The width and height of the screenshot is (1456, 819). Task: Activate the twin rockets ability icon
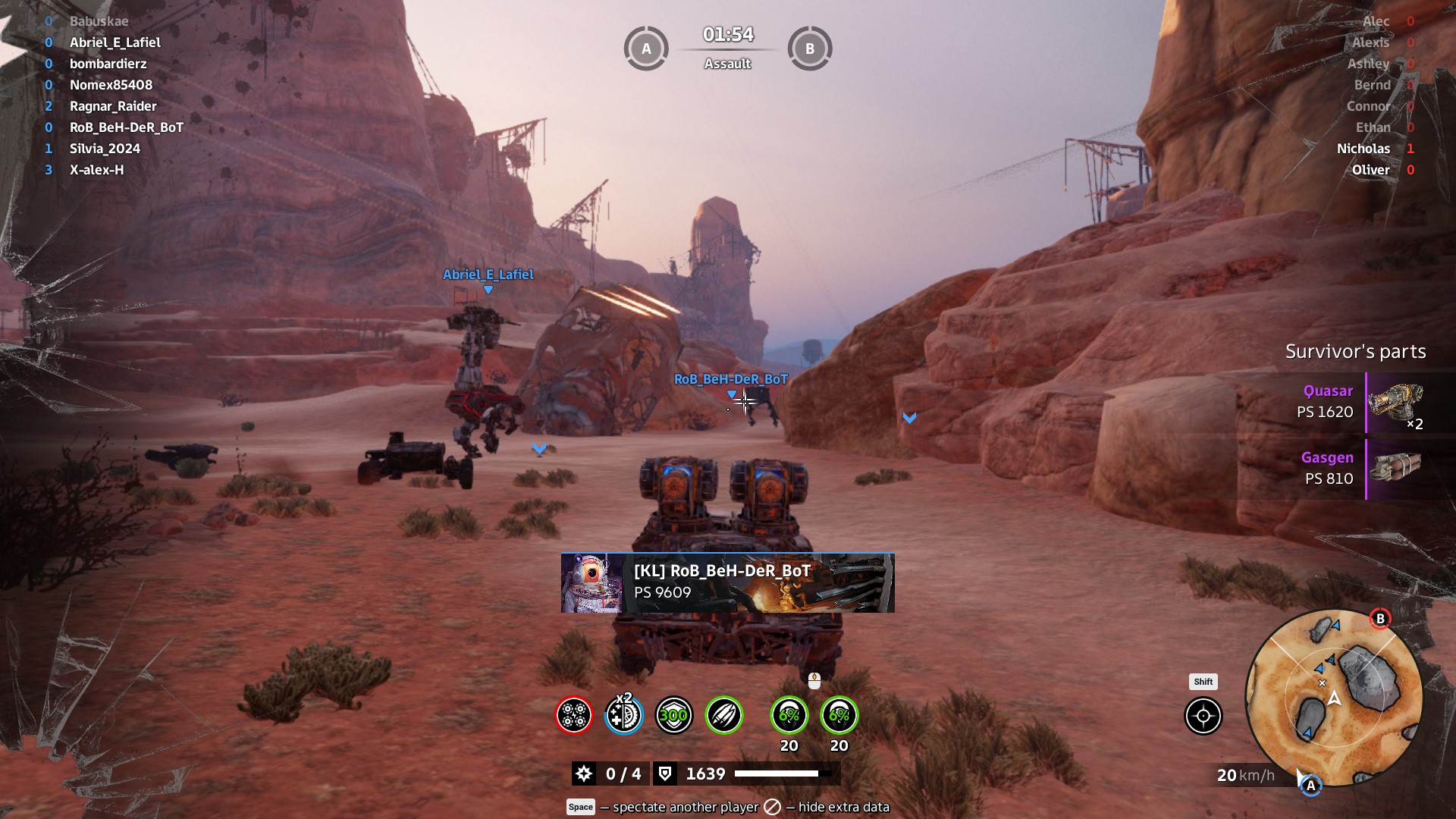point(724,715)
